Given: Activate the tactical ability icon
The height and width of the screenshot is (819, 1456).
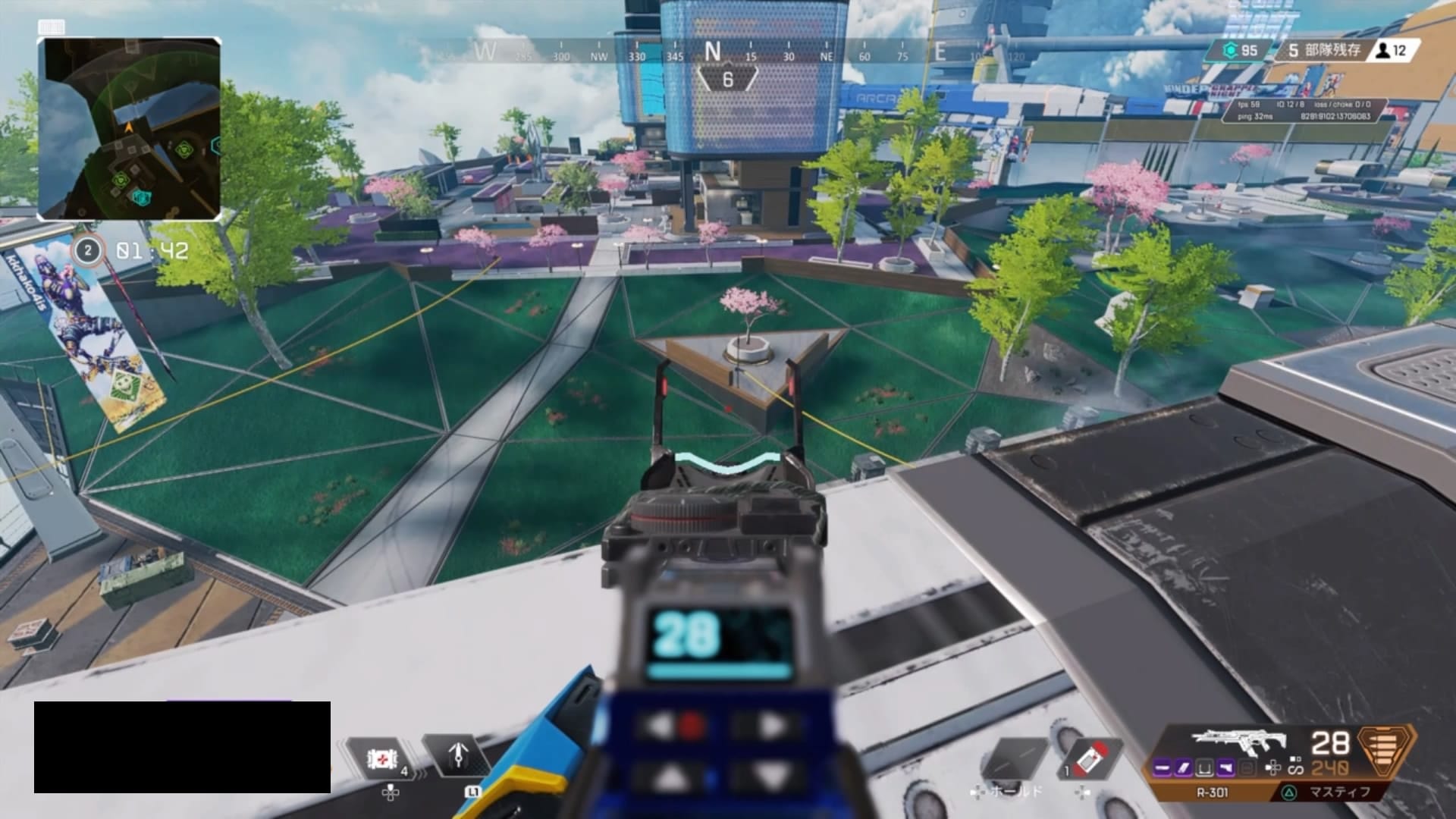Looking at the screenshot, I should click(x=458, y=756).
